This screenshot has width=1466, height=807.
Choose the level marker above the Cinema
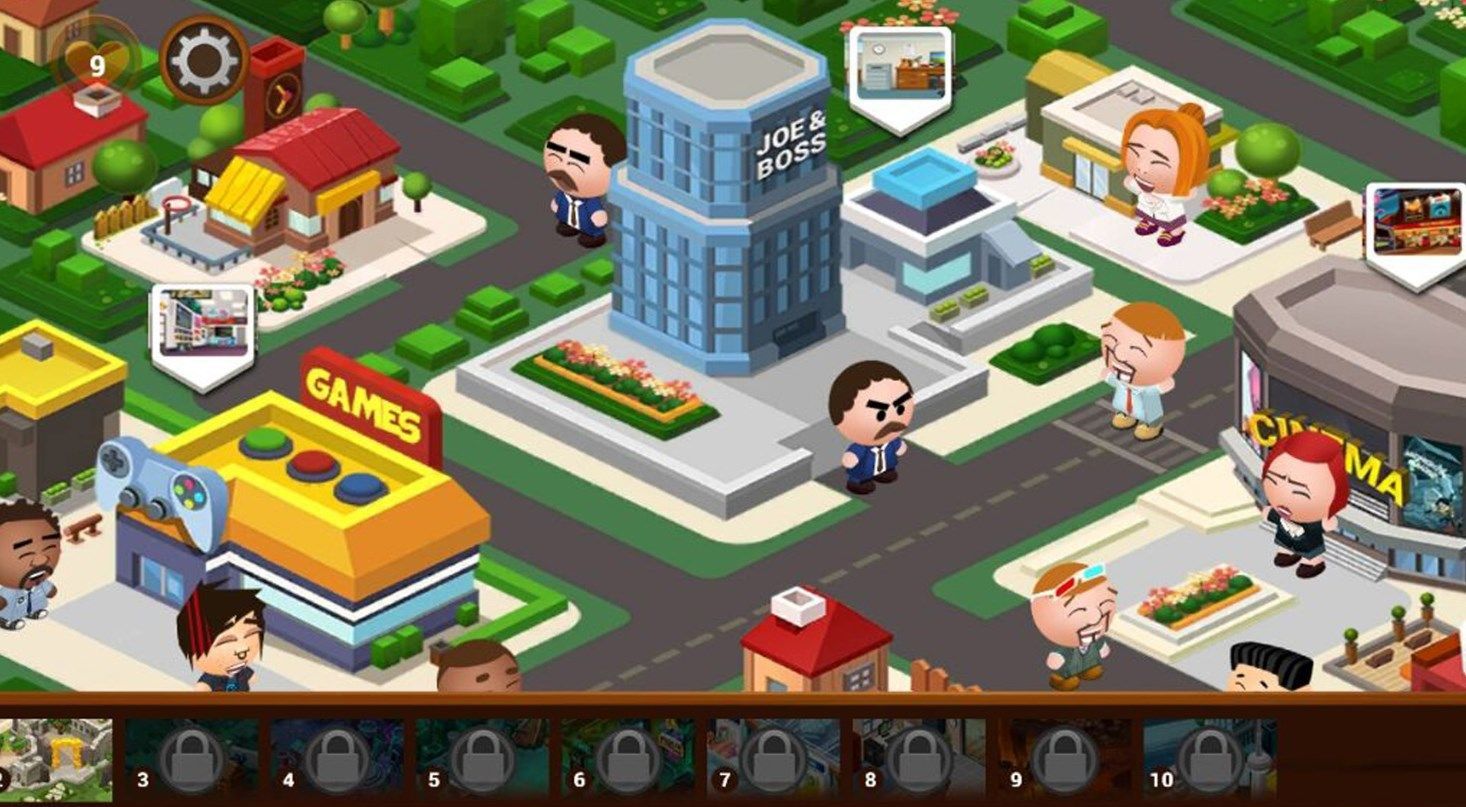pyautogui.click(x=1415, y=227)
